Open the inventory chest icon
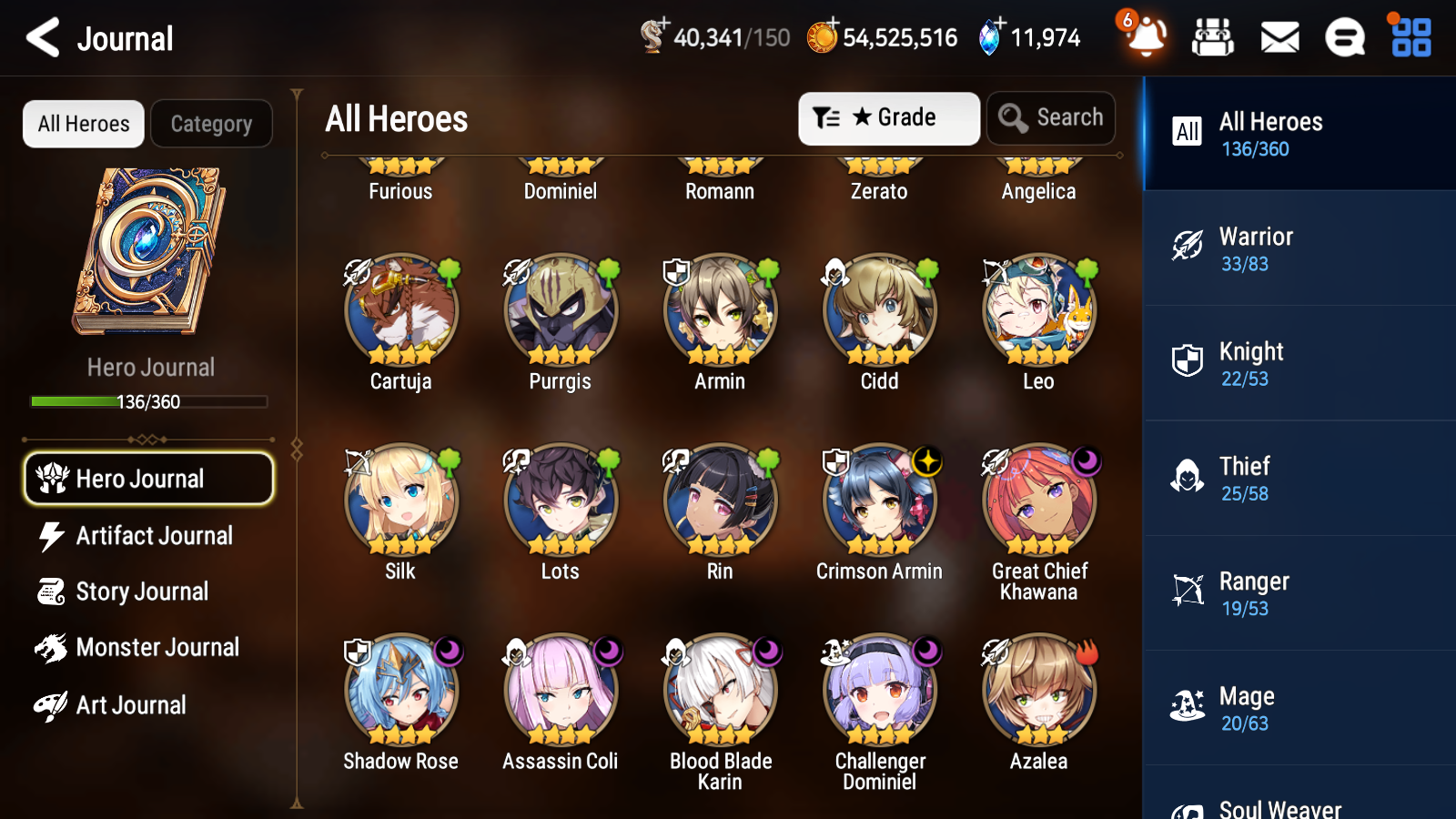Viewport: 1456px width, 819px height. (1213, 37)
